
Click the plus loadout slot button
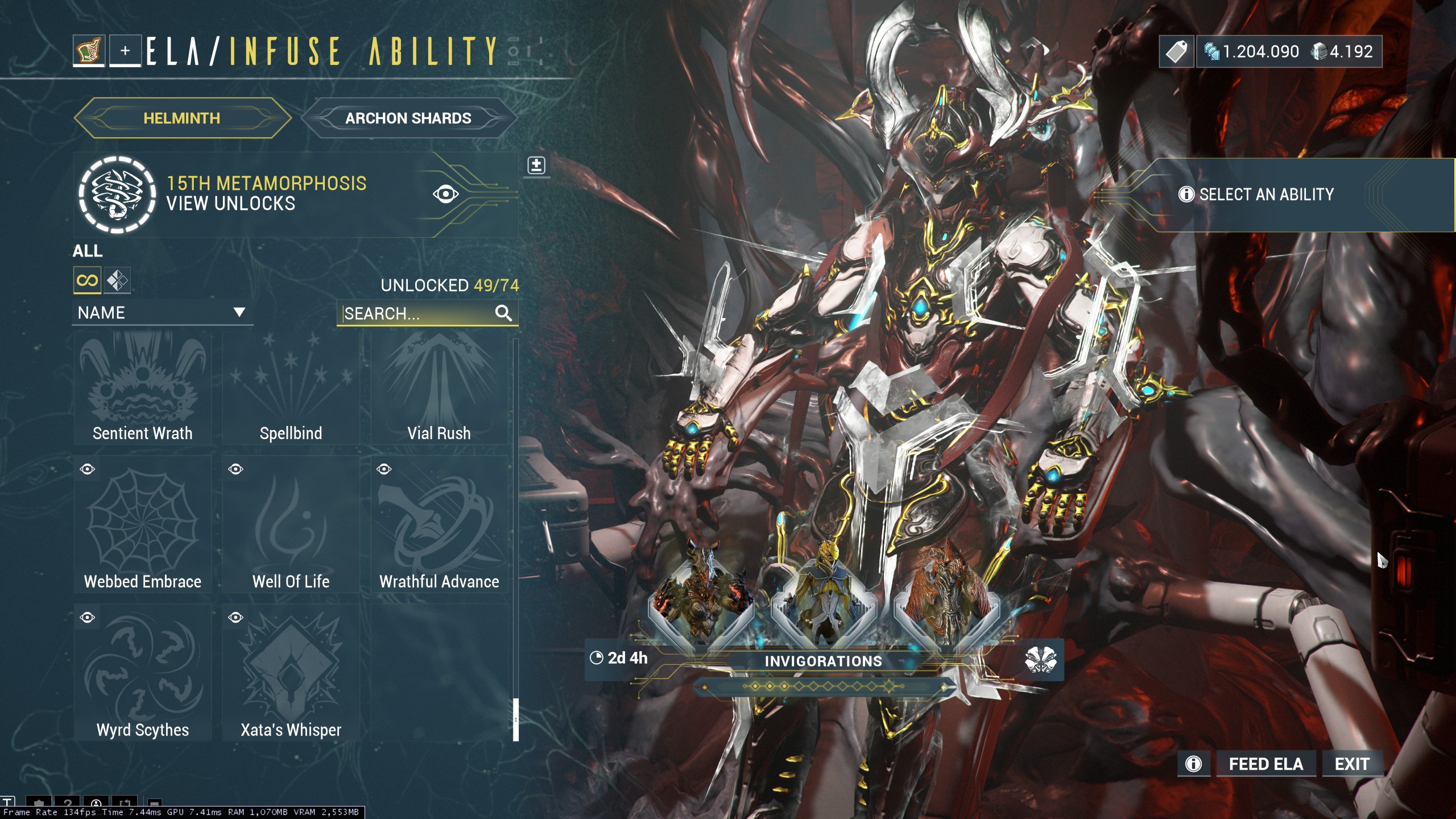(125, 51)
